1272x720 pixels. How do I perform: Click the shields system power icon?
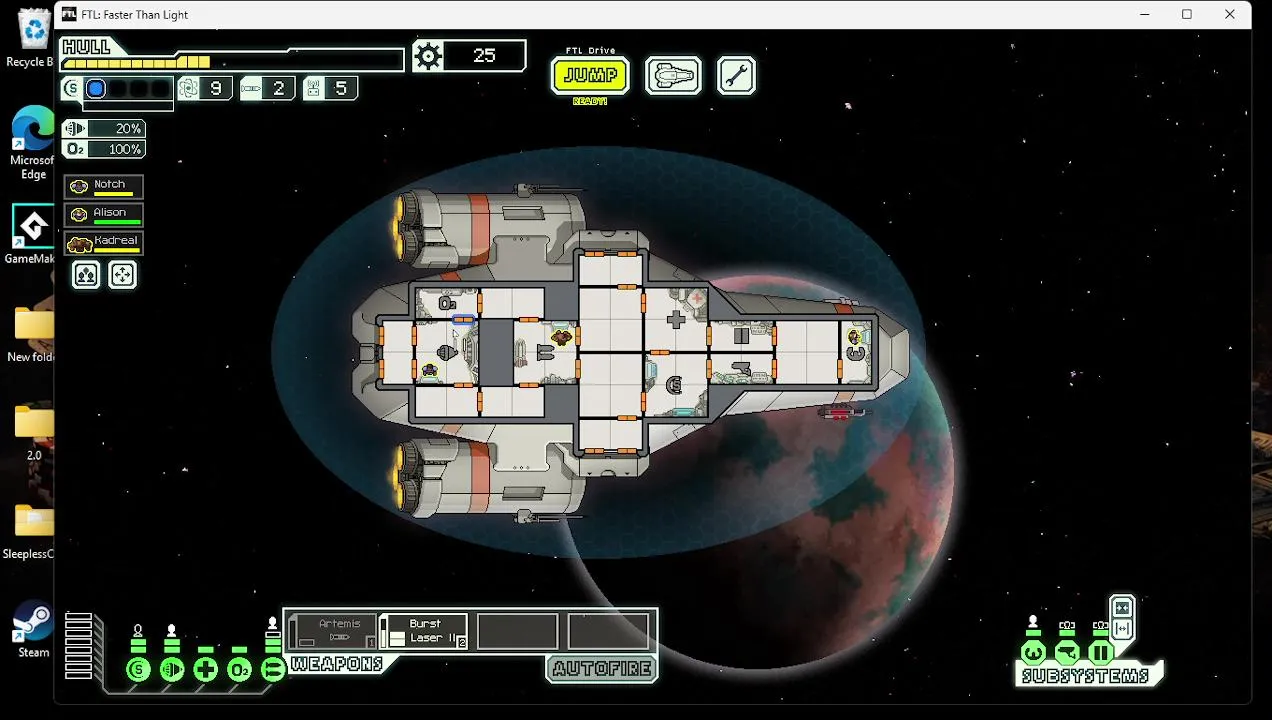[x=138, y=670]
